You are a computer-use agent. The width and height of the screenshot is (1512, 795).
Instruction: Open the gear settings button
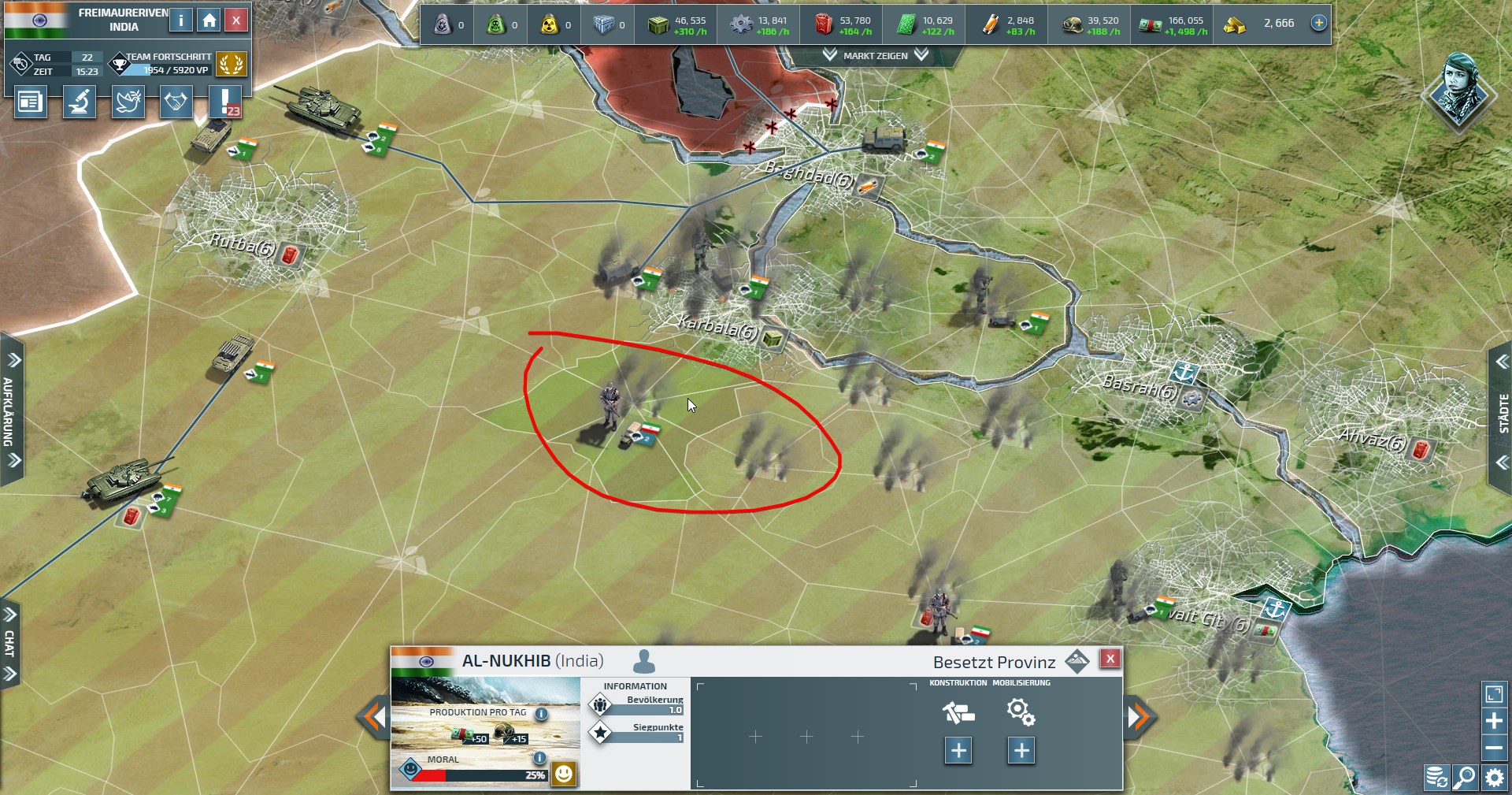tap(1494, 778)
